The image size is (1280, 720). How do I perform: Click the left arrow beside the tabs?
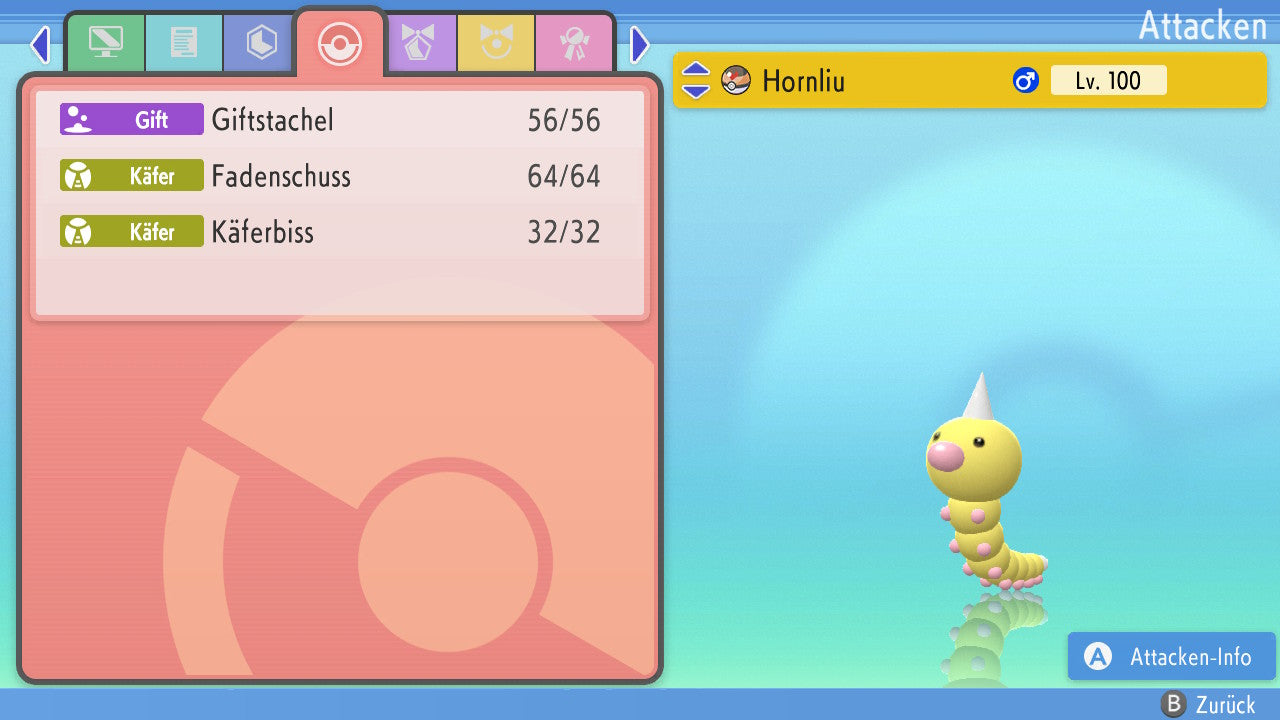coord(40,44)
